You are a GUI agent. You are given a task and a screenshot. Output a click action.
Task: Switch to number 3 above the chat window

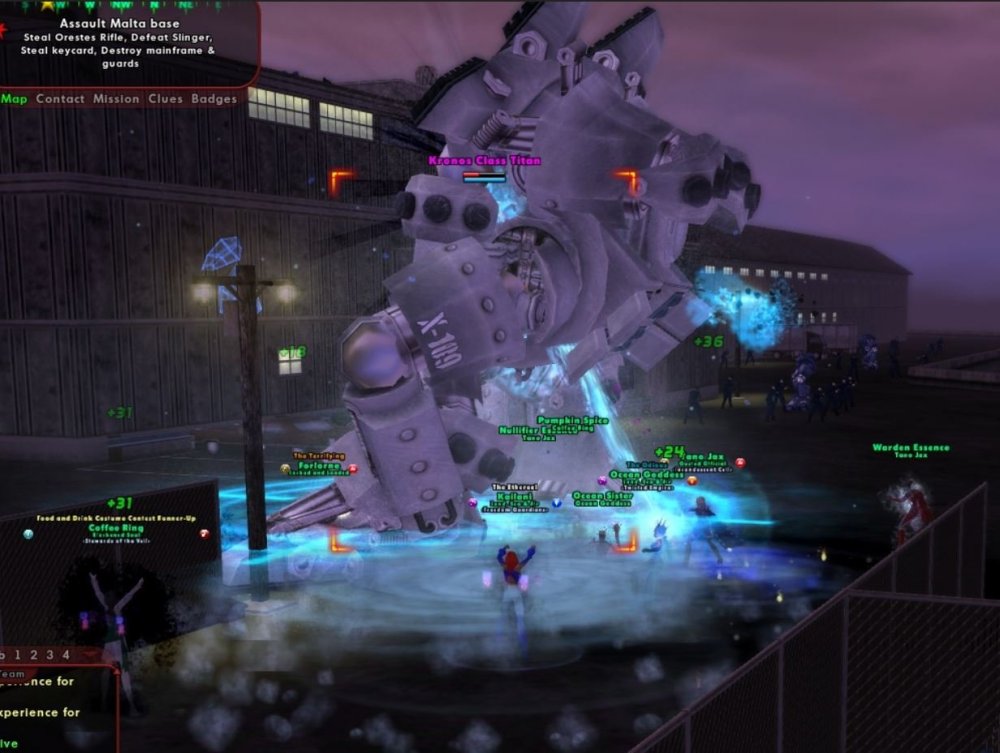(50, 655)
